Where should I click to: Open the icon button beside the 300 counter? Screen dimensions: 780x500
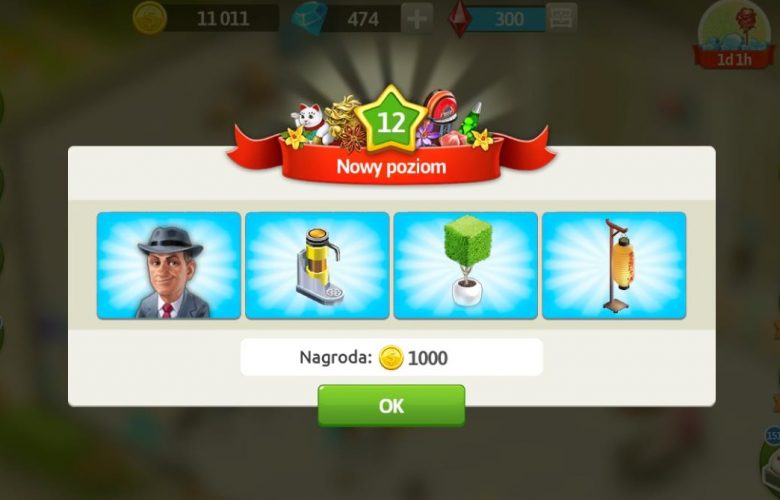click(563, 18)
